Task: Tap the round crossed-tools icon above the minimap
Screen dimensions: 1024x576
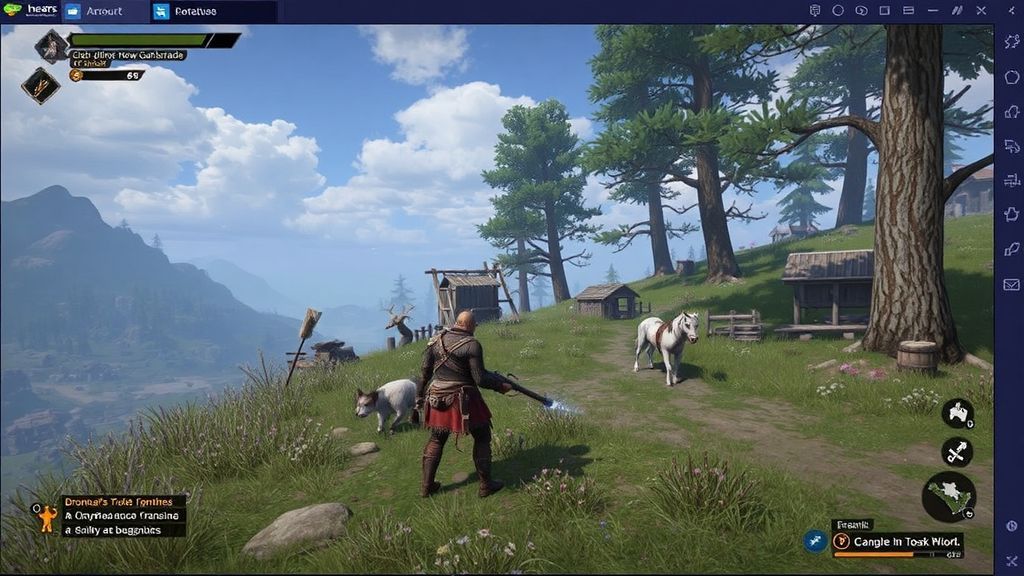Action: point(957,451)
